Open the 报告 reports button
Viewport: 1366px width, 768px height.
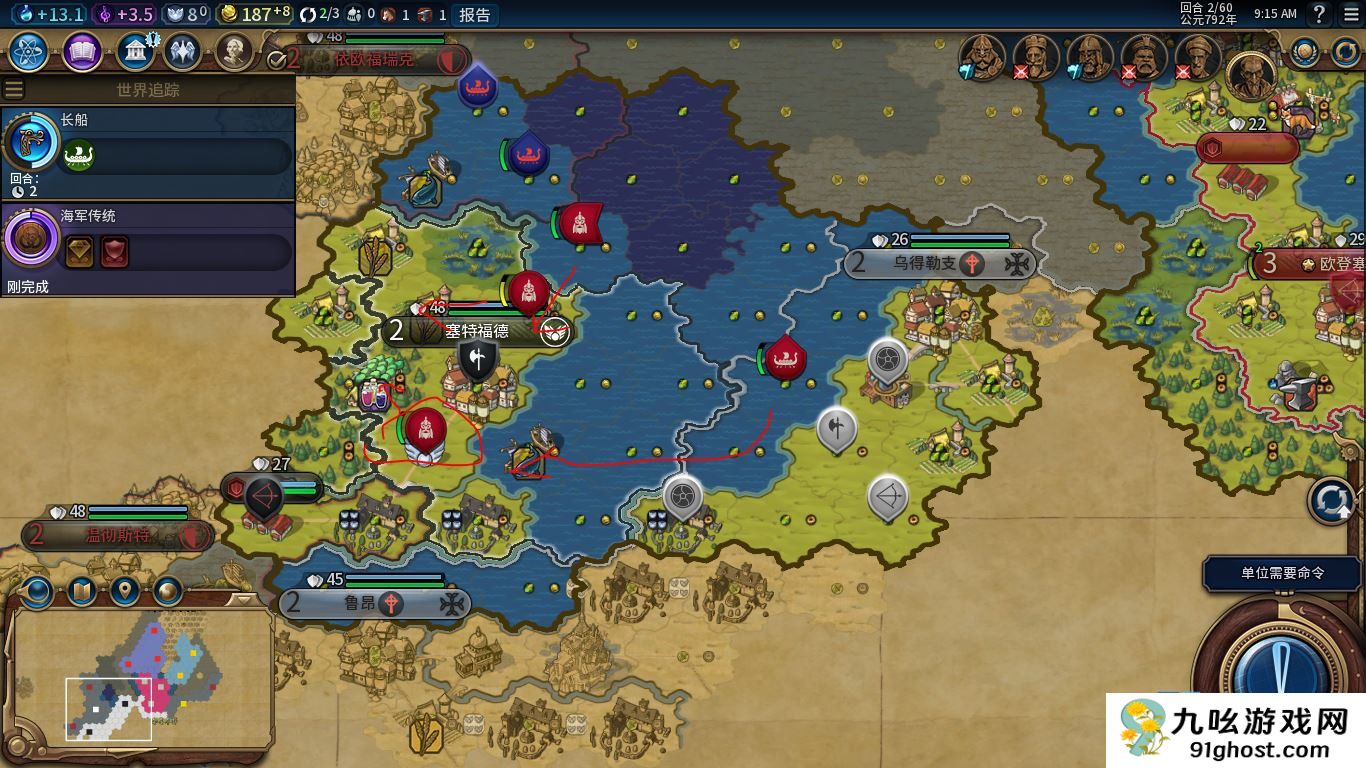tap(475, 14)
